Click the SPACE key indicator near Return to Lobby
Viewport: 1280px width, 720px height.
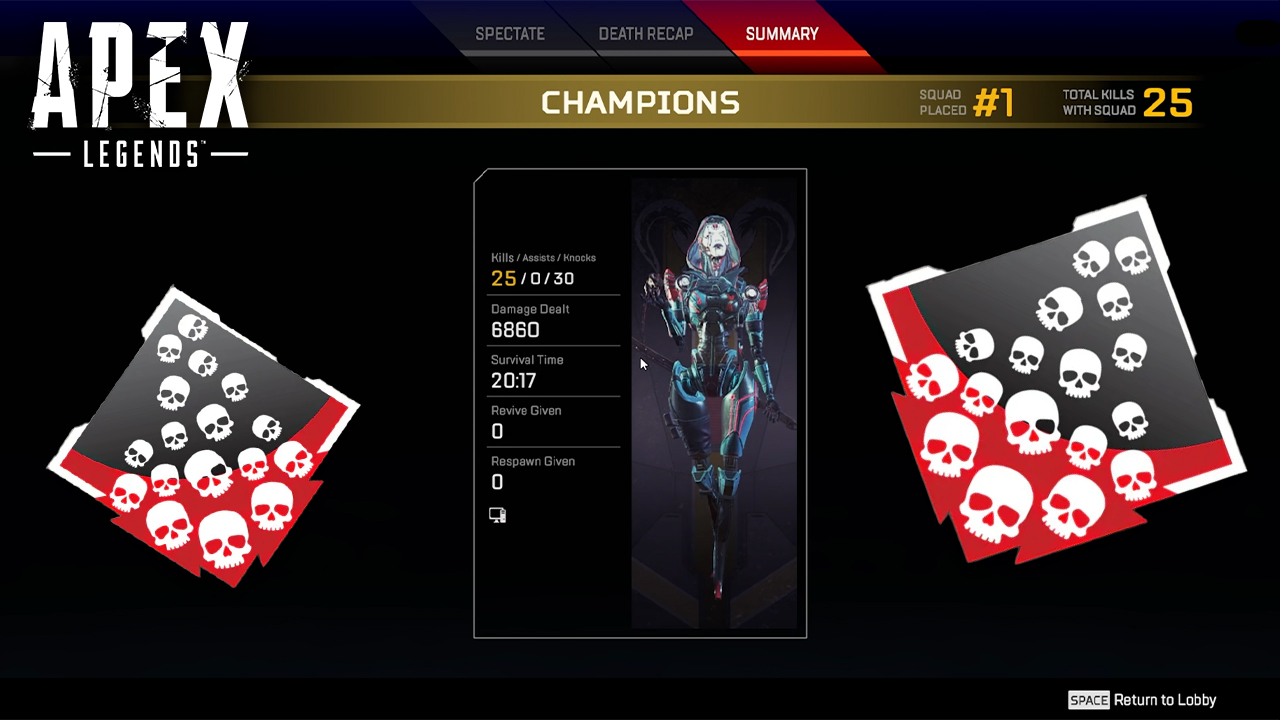pos(1089,700)
